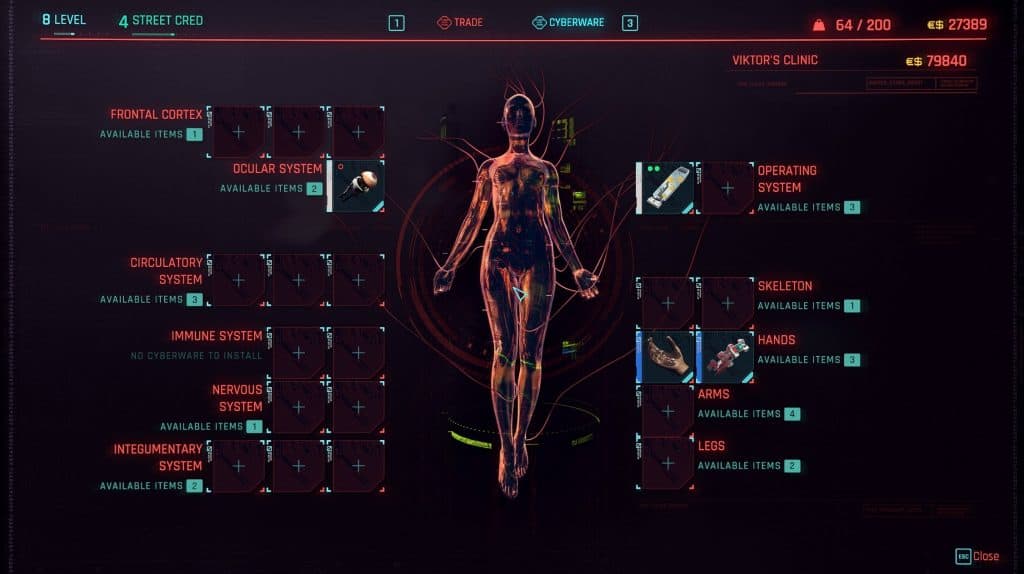Pick the second Hands slot with weapon mod

coord(727,357)
